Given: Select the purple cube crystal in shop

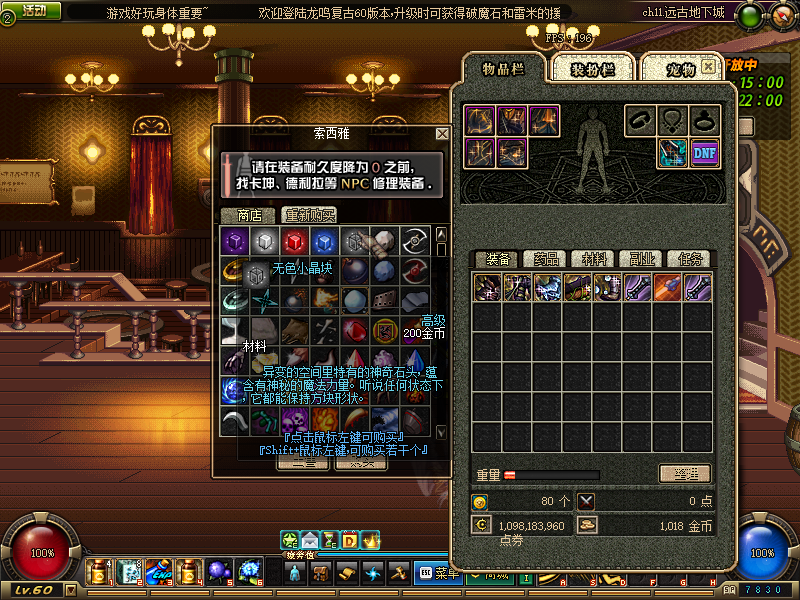Looking at the screenshot, I should pos(234,241).
